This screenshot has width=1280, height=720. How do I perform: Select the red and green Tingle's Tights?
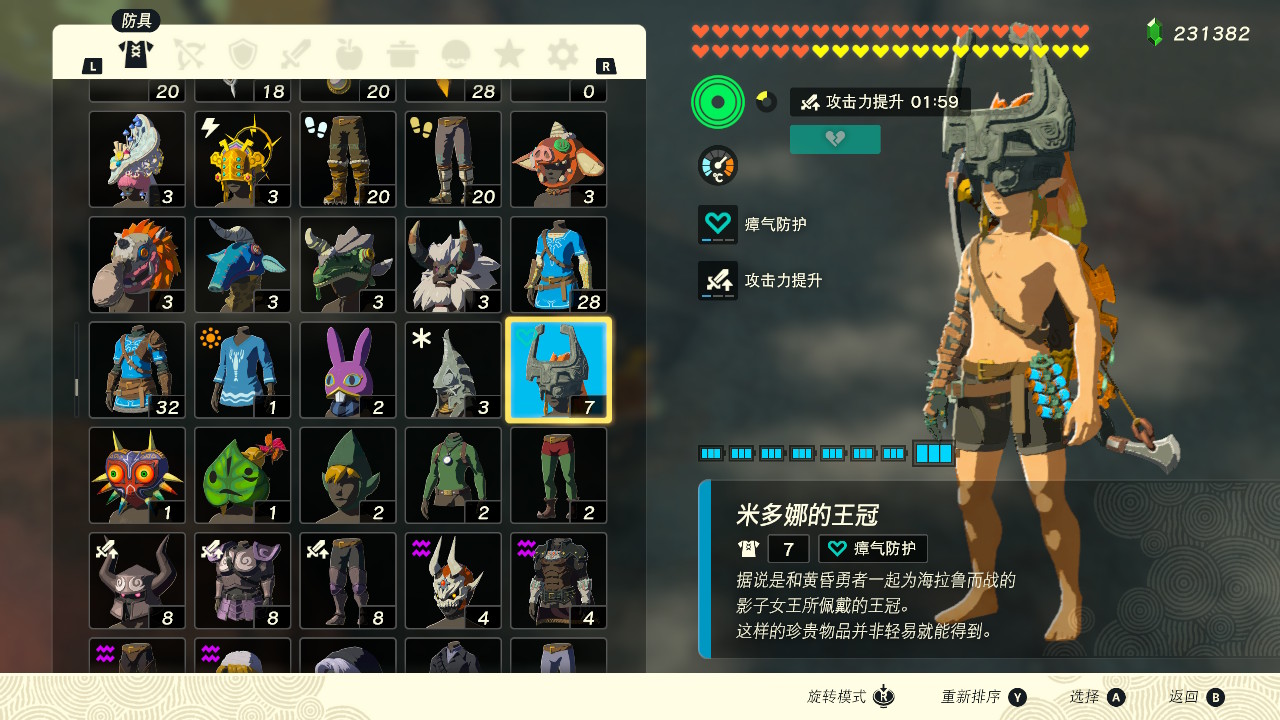559,475
